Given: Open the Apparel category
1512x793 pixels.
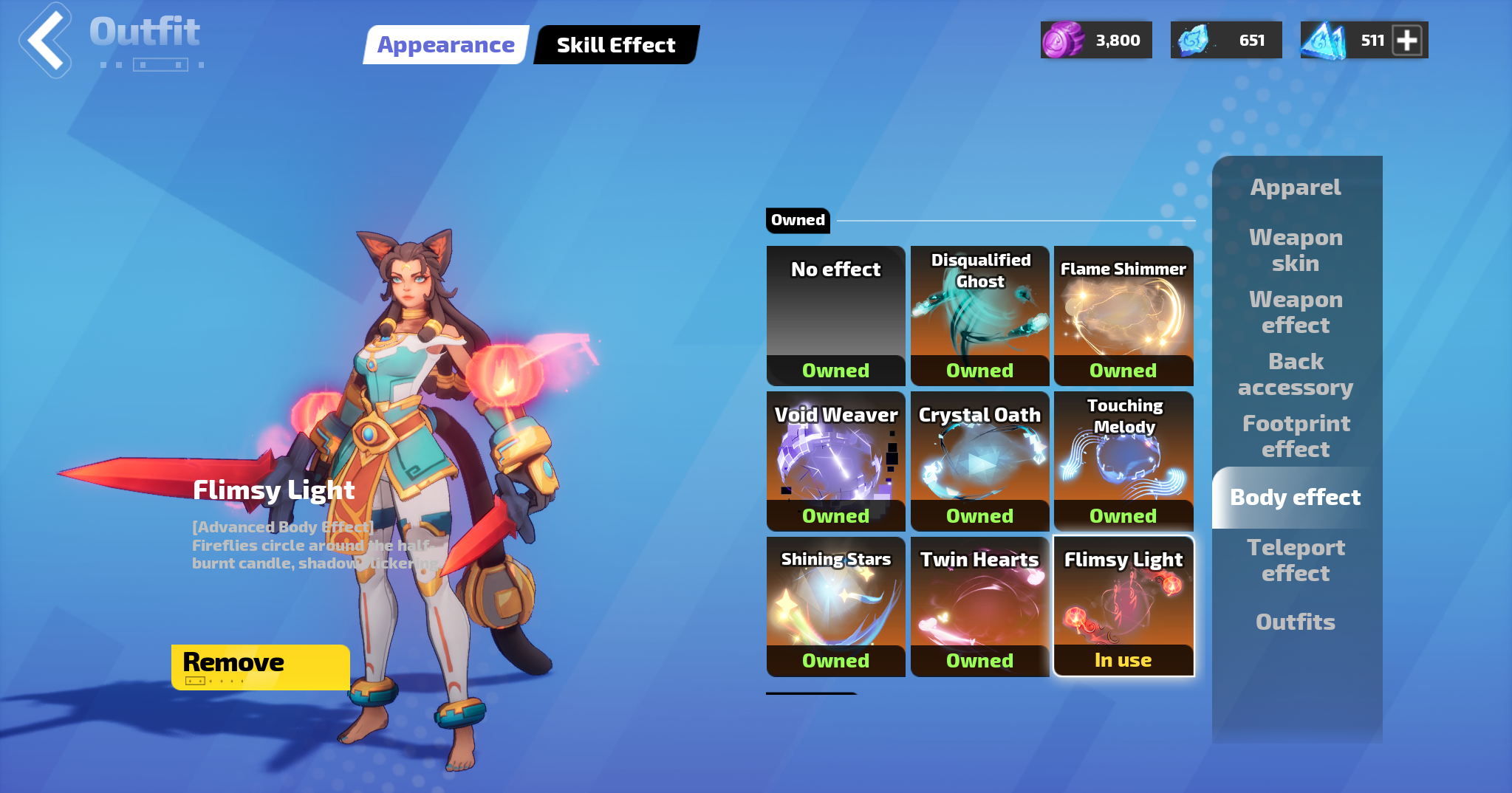Looking at the screenshot, I should pos(1296,188).
